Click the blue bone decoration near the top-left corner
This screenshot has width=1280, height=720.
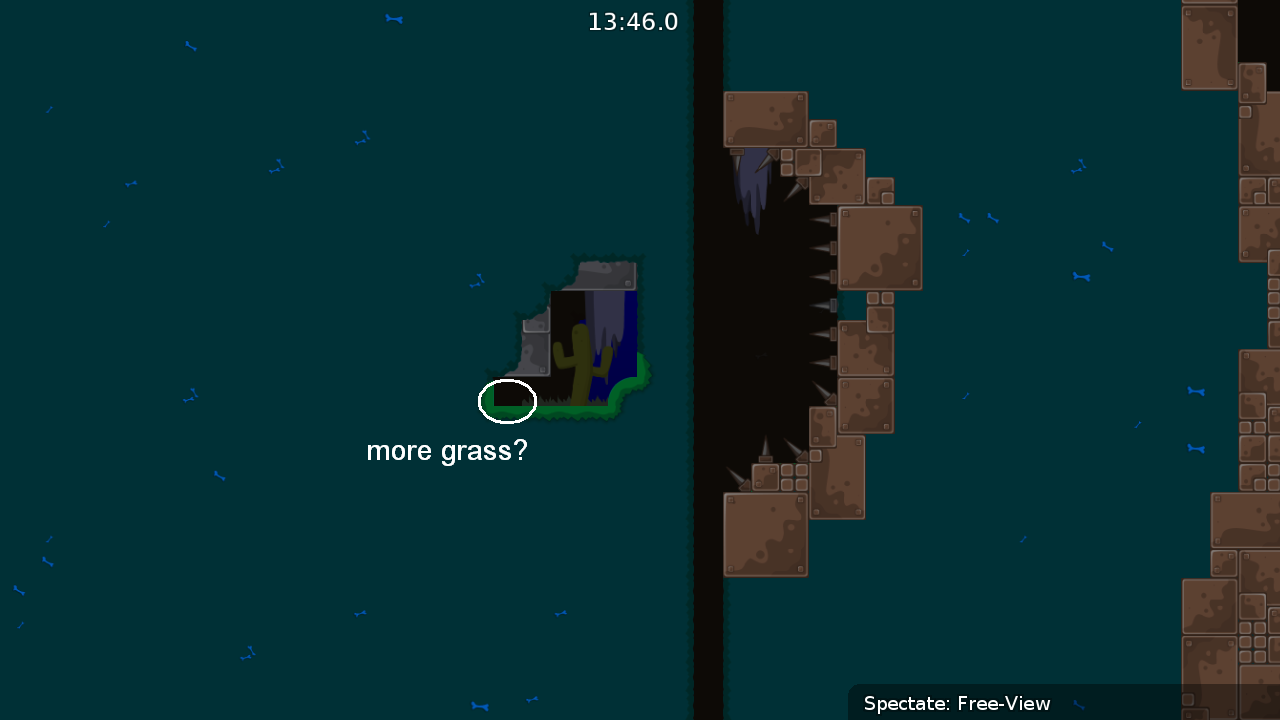click(x=190, y=45)
